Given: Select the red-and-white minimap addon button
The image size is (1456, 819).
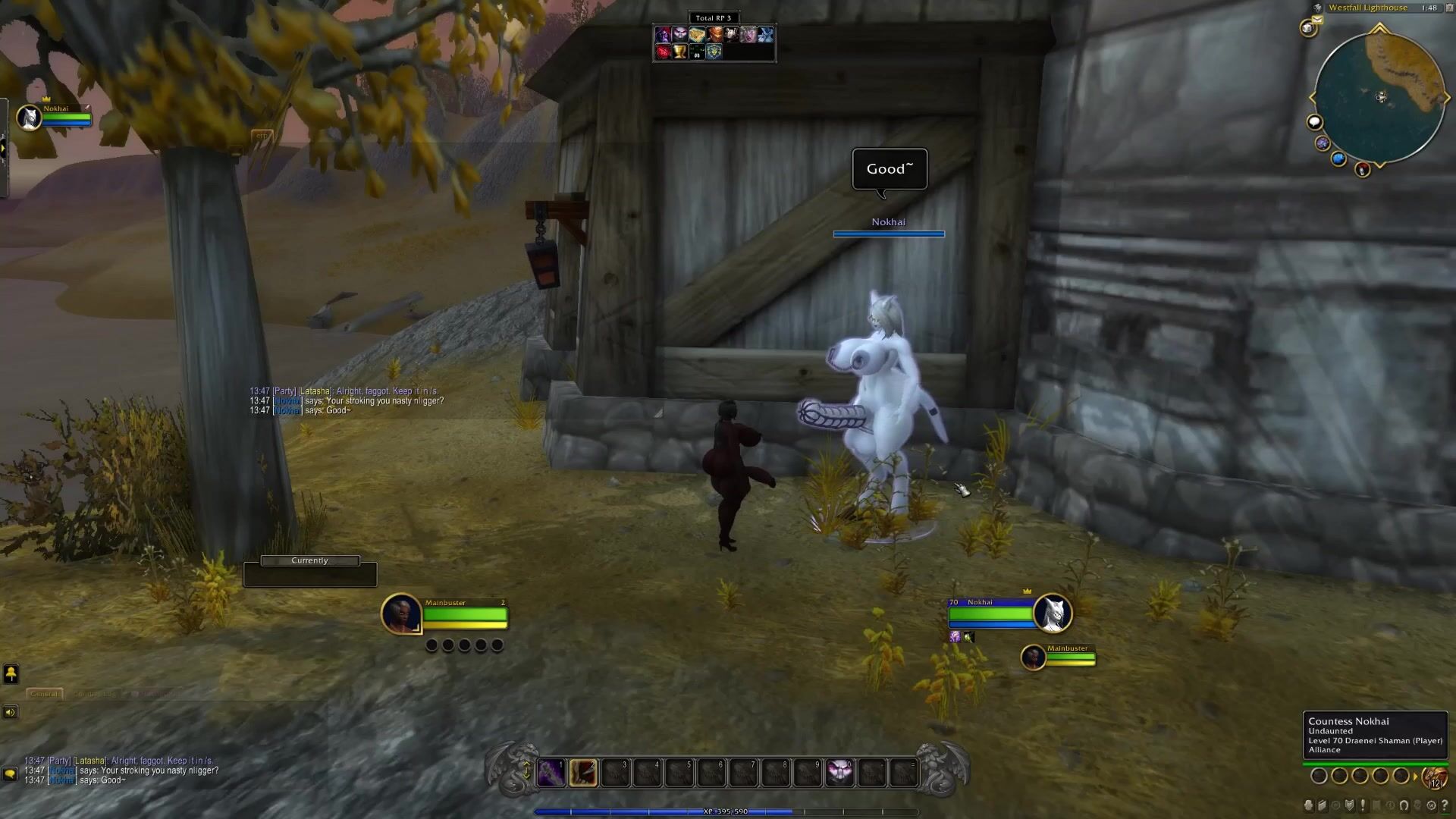Looking at the screenshot, I should point(1363,170).
